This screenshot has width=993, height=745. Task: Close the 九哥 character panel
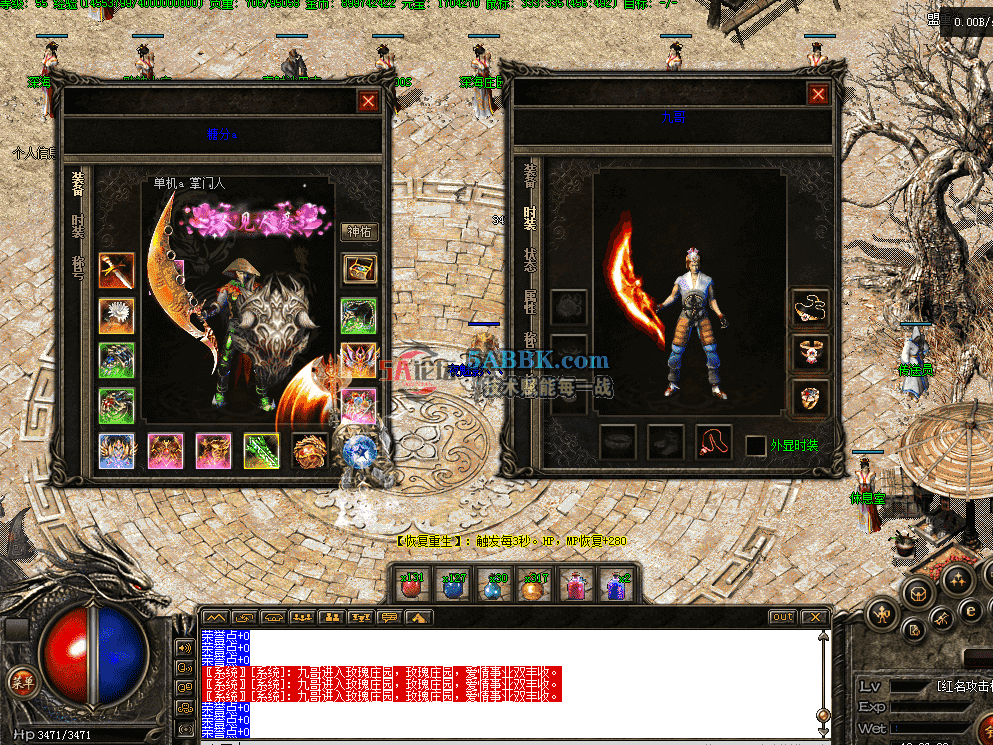pos(818,94)
